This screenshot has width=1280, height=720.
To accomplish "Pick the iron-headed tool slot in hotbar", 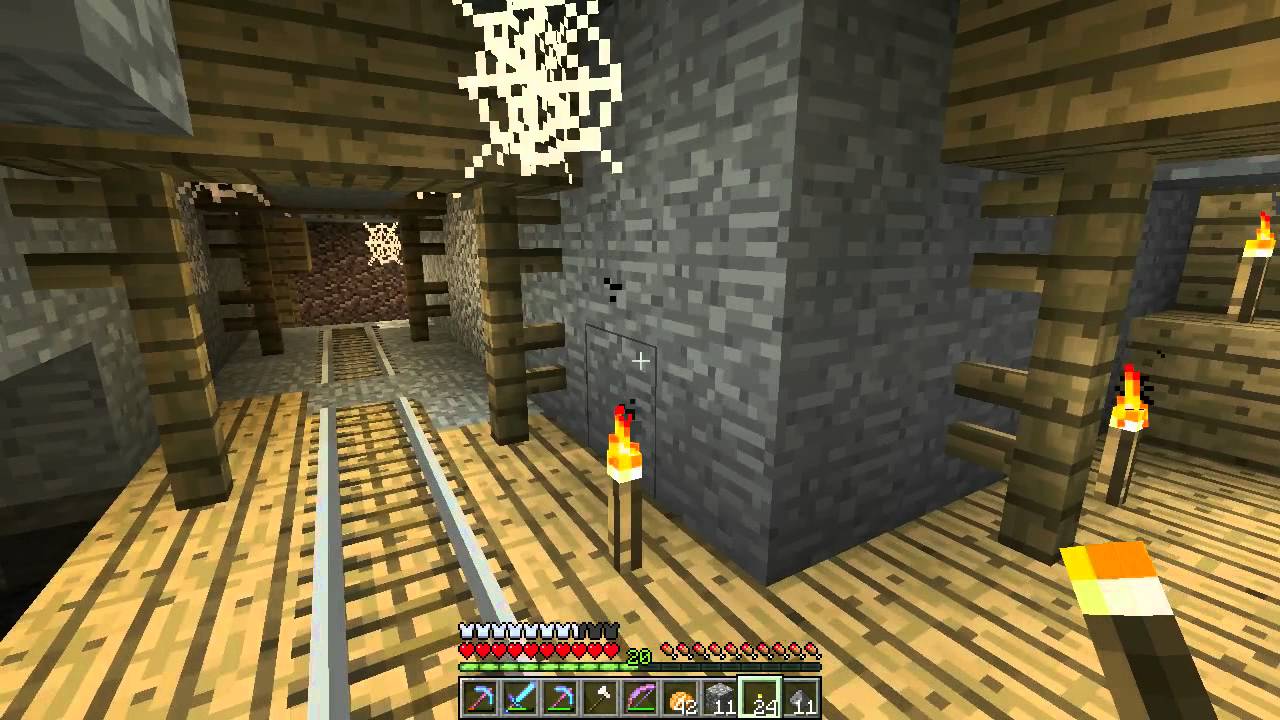I will point(600,698).
